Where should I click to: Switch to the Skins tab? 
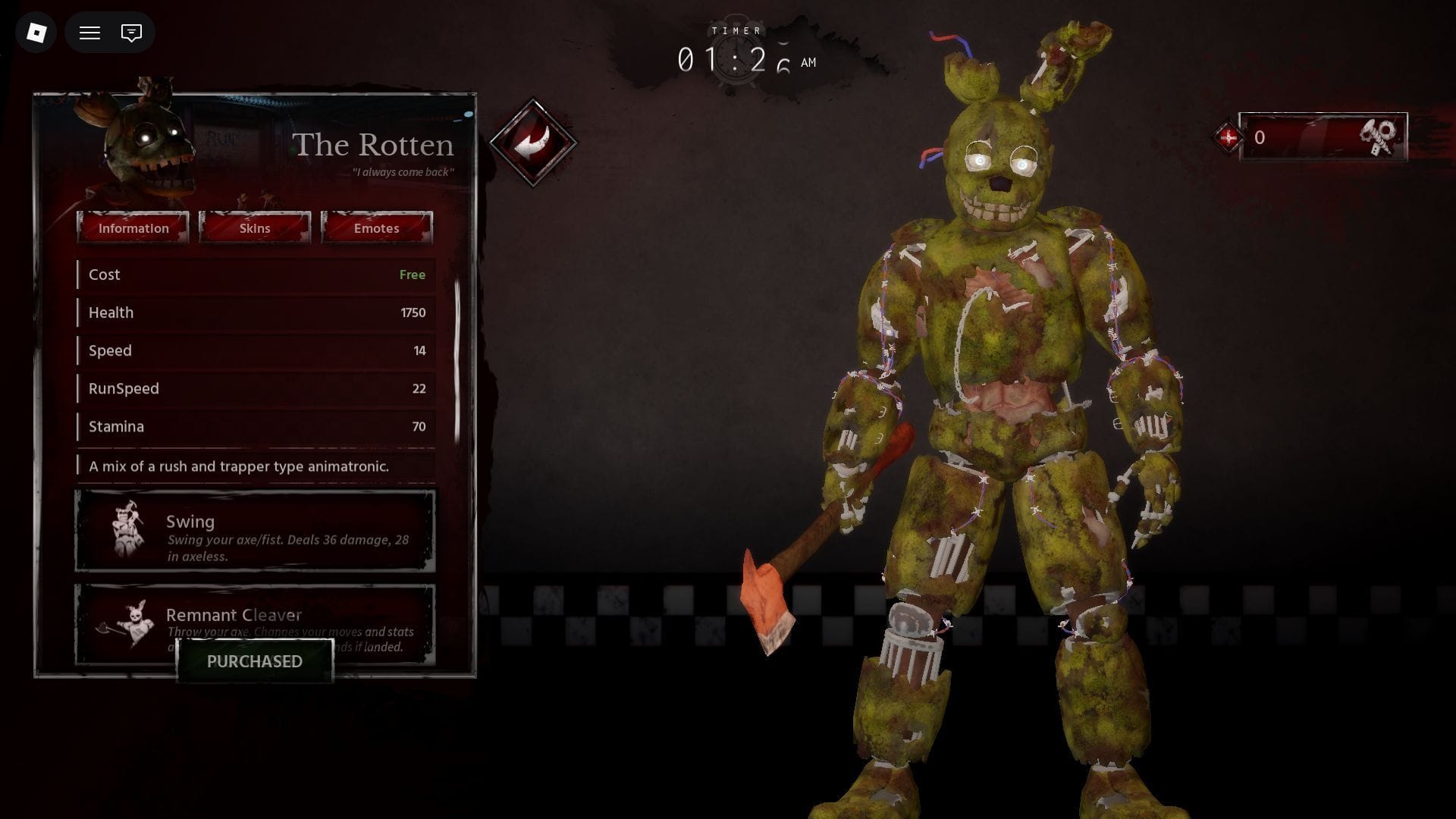[254, 227]
